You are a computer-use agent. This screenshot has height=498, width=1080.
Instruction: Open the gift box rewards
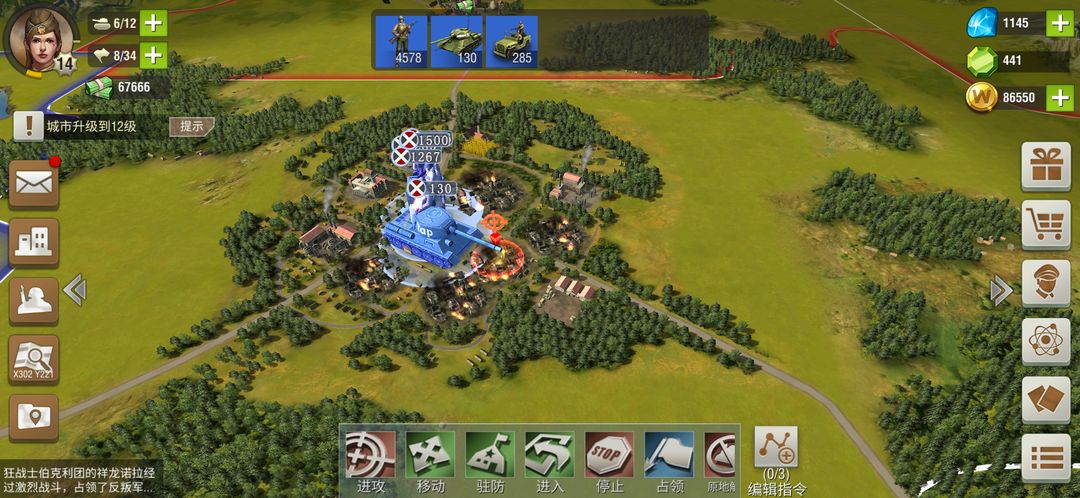pyautogui.click(x=1046, y=166)
